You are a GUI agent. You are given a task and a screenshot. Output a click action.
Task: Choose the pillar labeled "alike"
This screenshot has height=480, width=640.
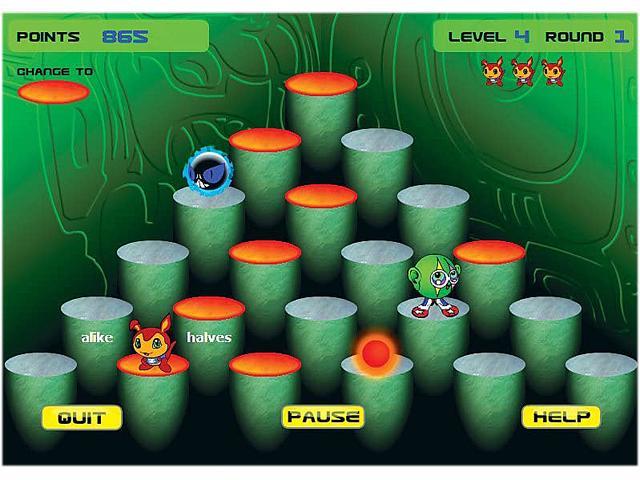pyautogui.click(x=96, y=337)
